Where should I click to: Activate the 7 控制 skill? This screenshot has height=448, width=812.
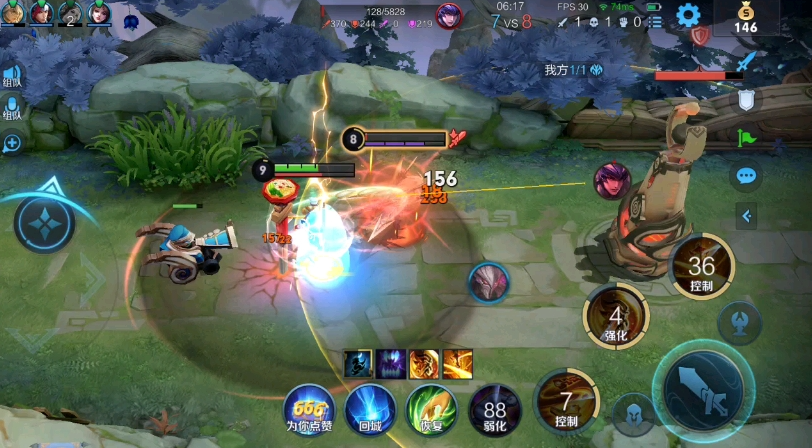click(x=566, y=401)
